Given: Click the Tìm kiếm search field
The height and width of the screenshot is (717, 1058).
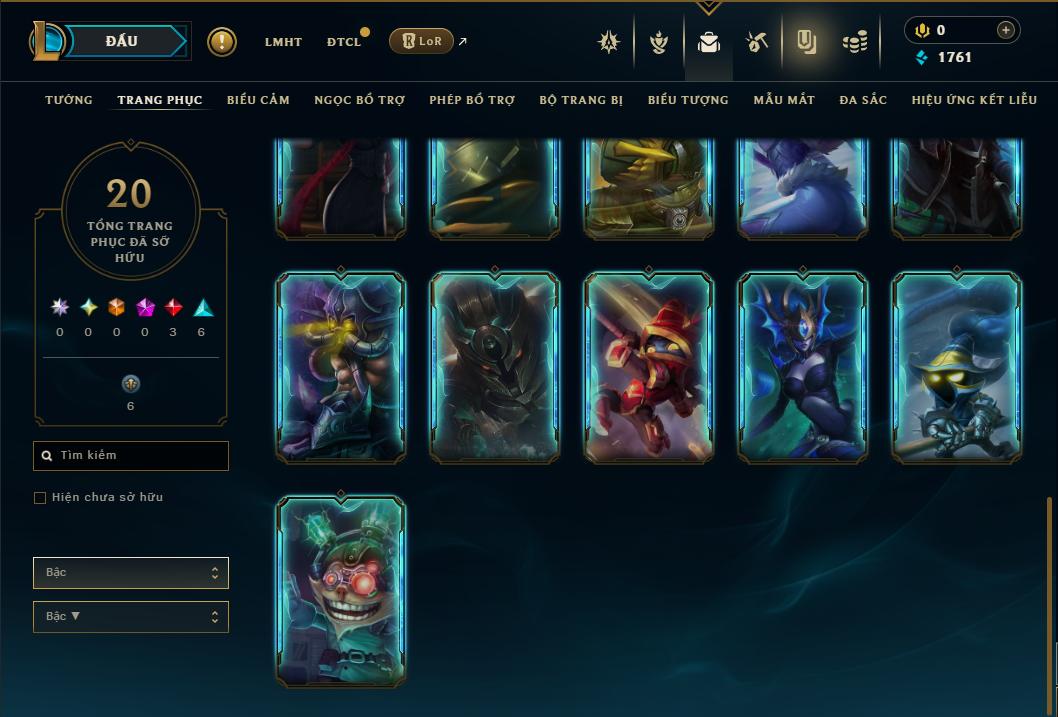Looking at the screenshot, I should pyautogui.click(x=131, y=456).
